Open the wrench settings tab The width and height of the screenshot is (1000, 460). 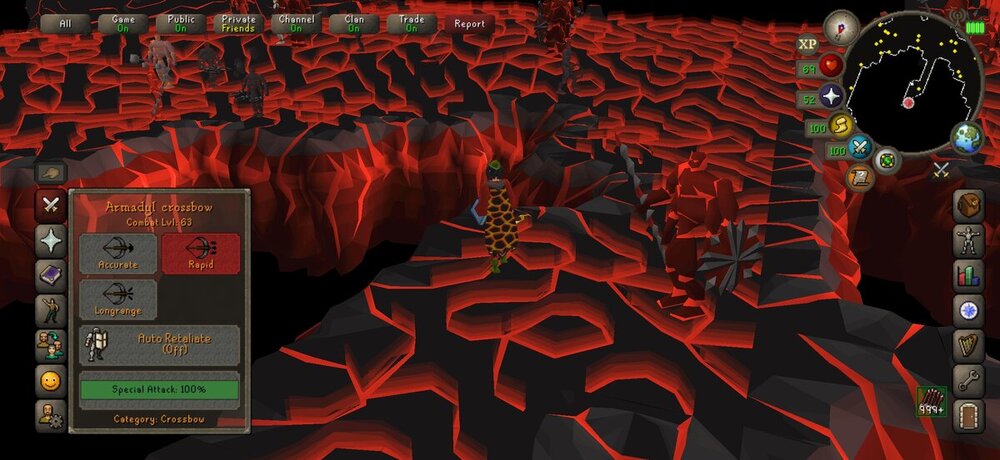click(967, 380)
